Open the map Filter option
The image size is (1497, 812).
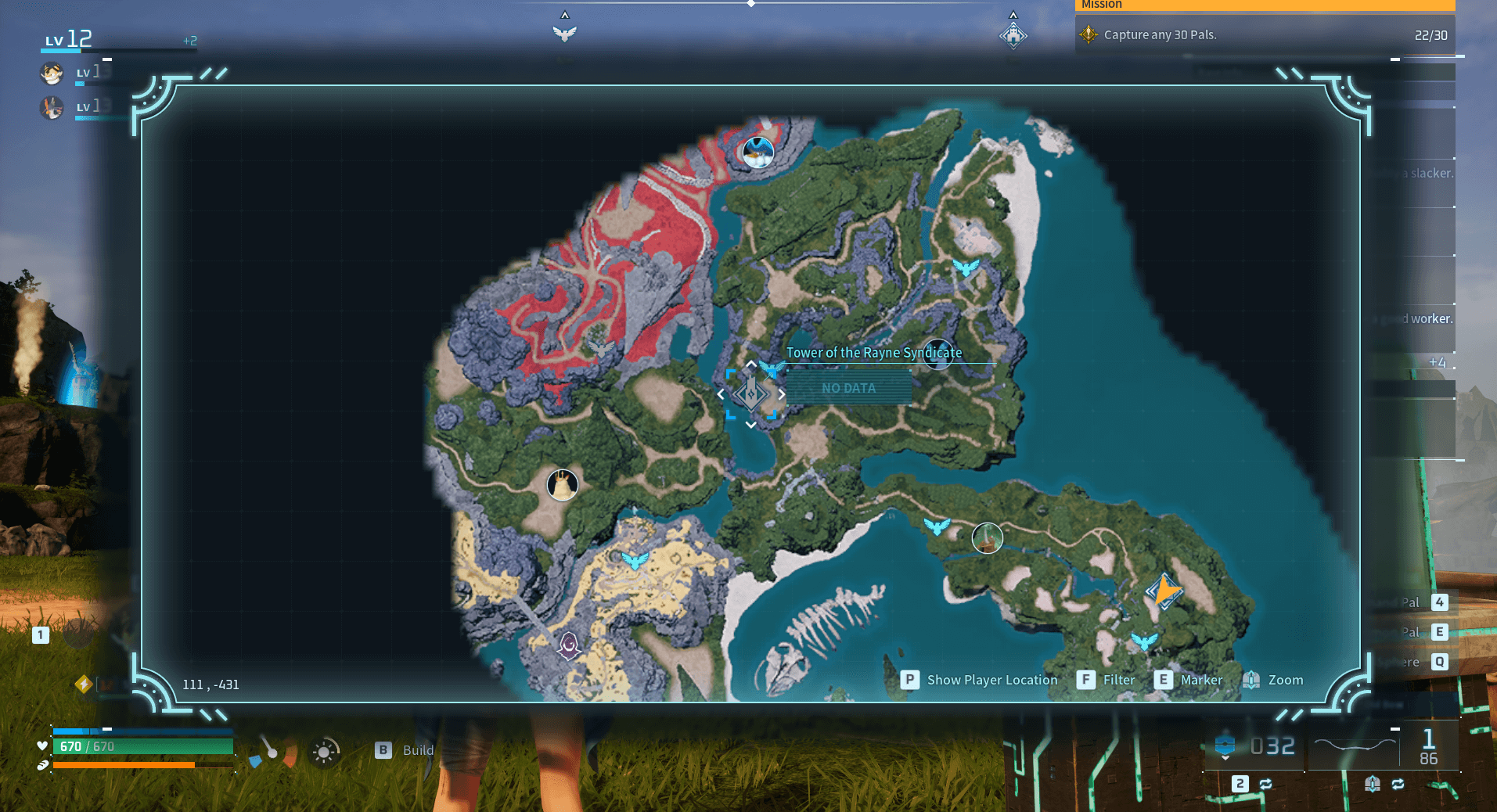(1118, 680)
